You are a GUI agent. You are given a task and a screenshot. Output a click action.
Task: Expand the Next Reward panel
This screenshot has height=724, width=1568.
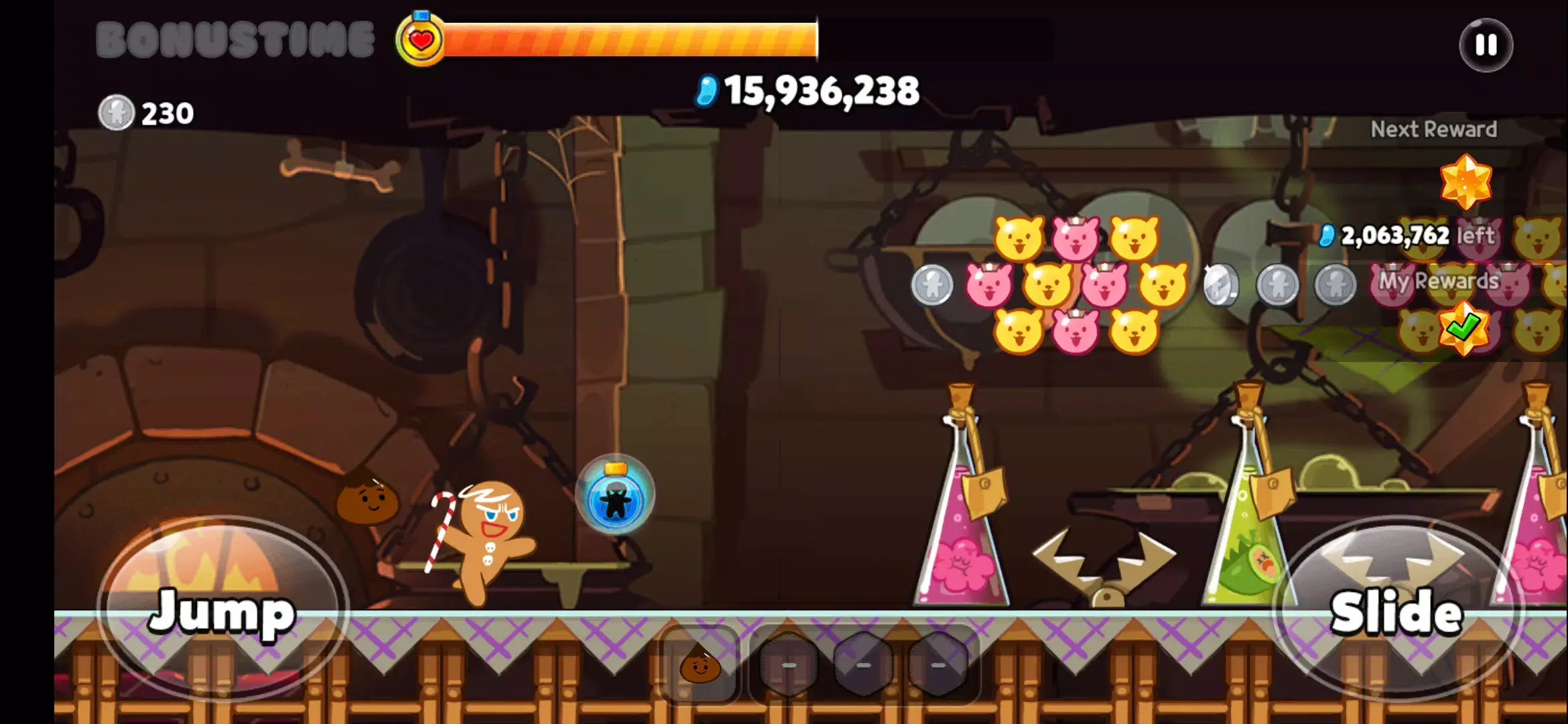(x=1433, y=129)
